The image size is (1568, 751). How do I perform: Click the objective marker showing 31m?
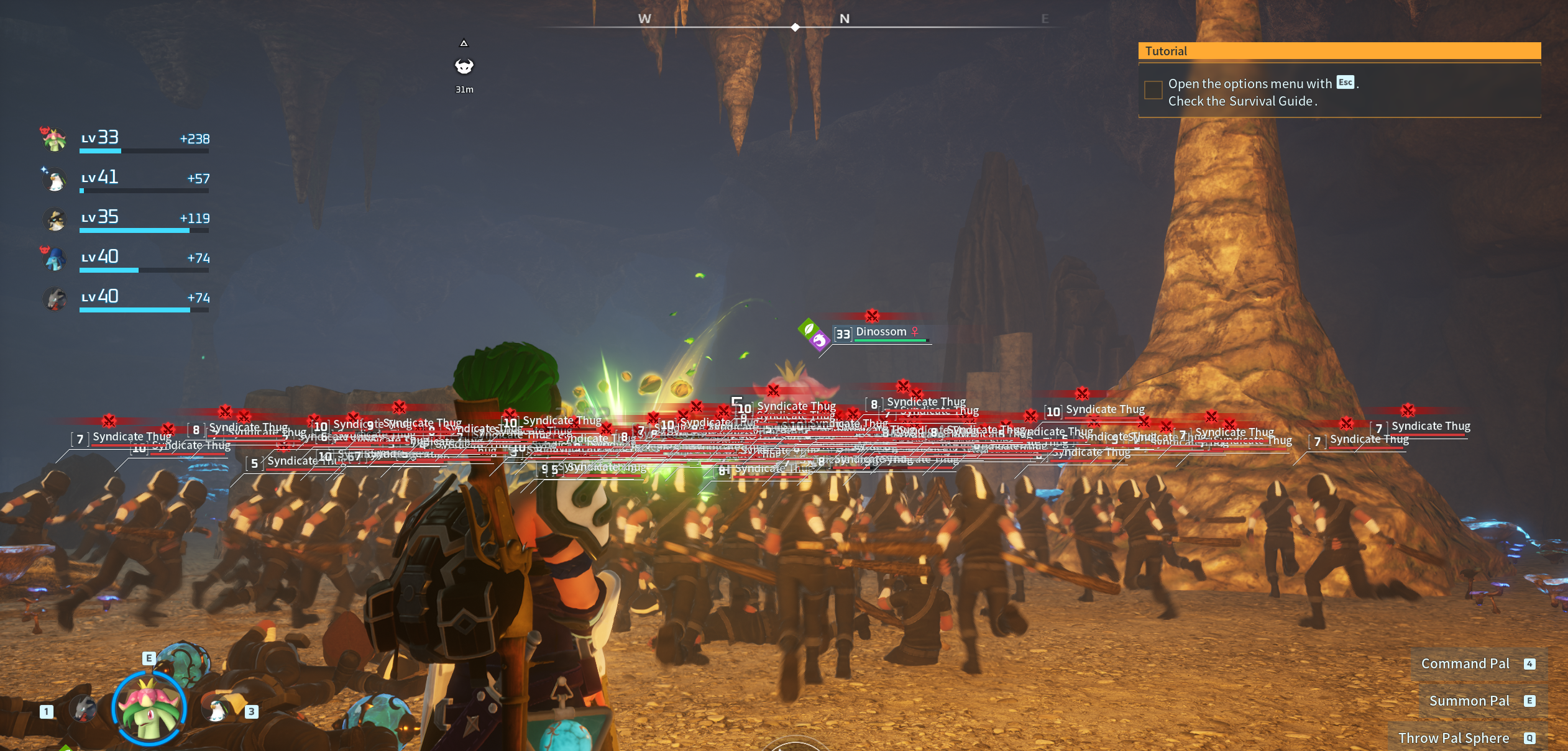tap(464, 66)
